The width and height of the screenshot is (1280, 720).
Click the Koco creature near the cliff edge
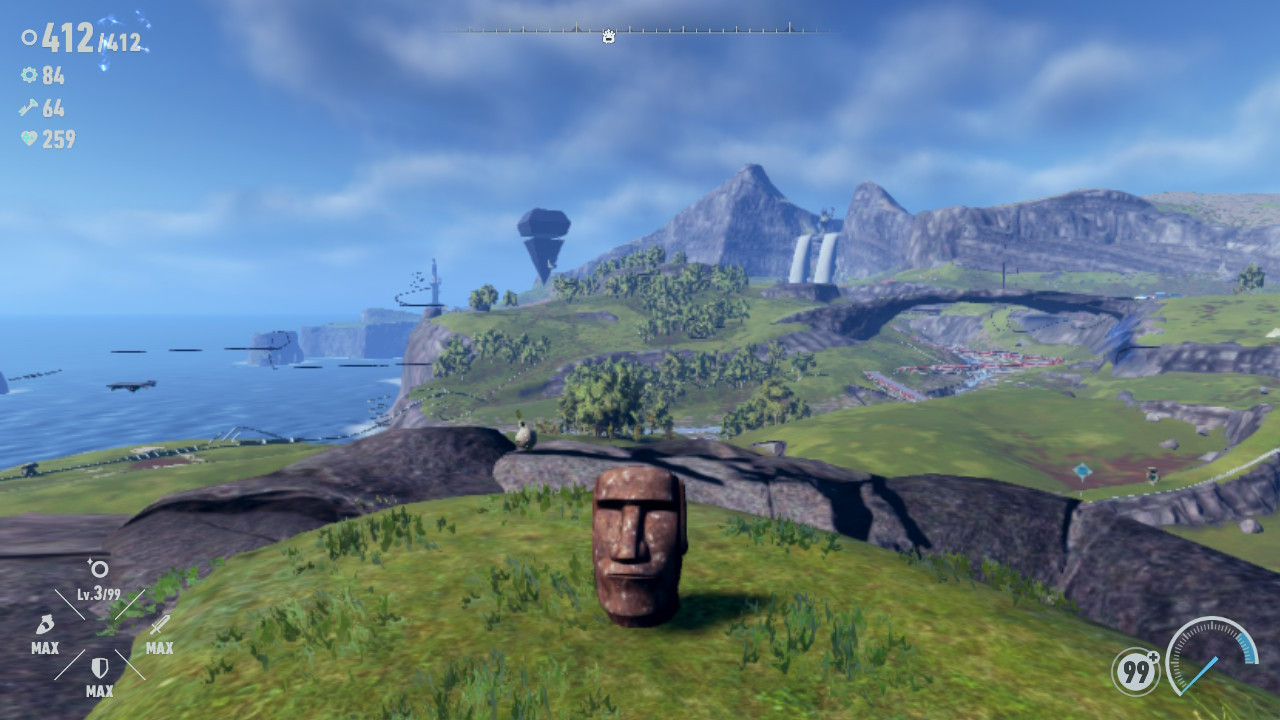click(524, 434)
